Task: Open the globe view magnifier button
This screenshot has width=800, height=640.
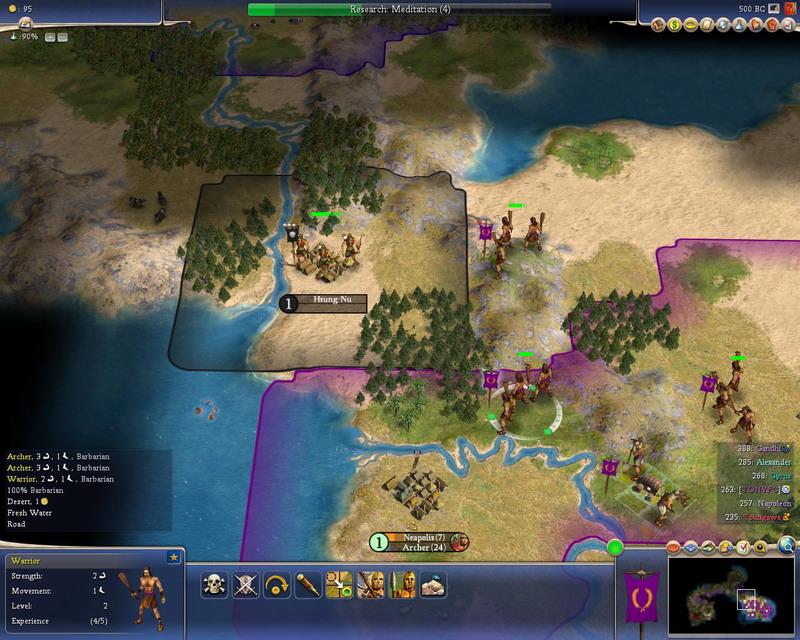Action: point(787,546)
